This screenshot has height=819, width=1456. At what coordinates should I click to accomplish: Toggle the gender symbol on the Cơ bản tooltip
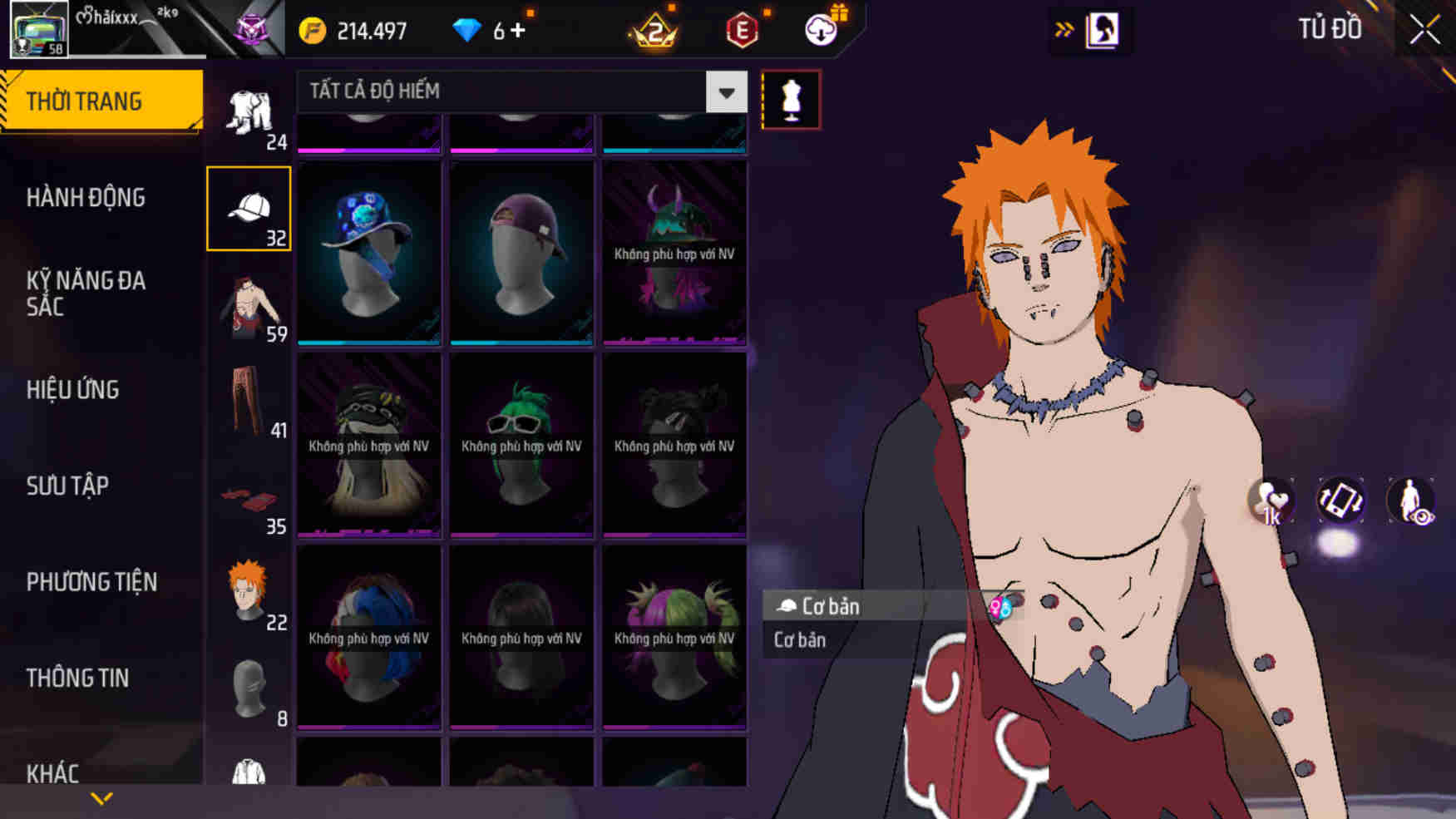tap(999, 608)
